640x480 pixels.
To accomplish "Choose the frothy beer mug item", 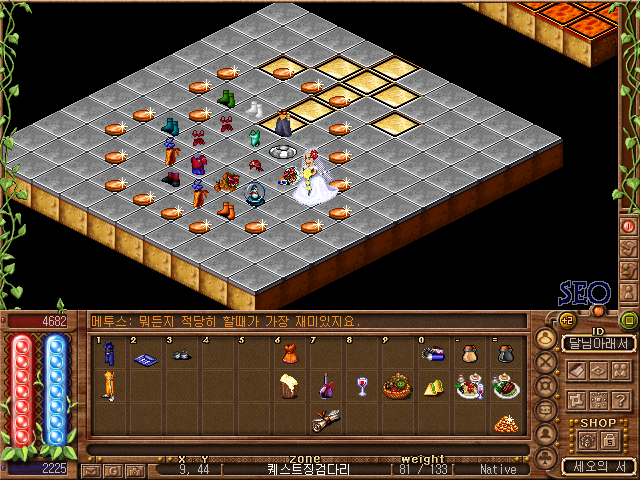I will (x=289, y=385).
